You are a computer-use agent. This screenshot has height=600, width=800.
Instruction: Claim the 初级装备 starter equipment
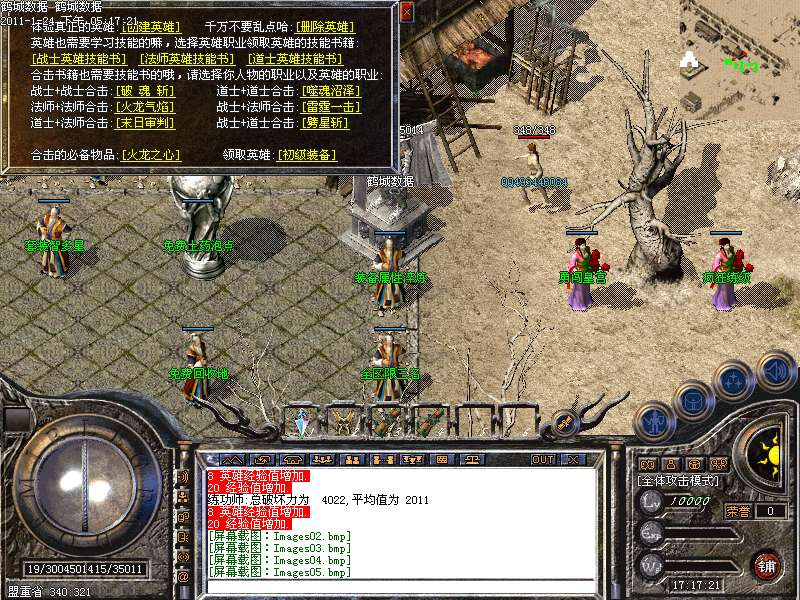(x=306, y=155)
